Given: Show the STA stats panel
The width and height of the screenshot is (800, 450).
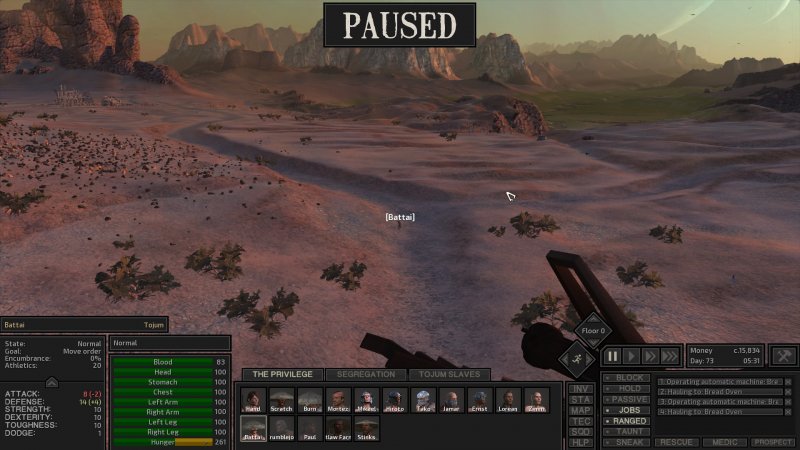Looking at the screenshot, I should pos(581,399).
